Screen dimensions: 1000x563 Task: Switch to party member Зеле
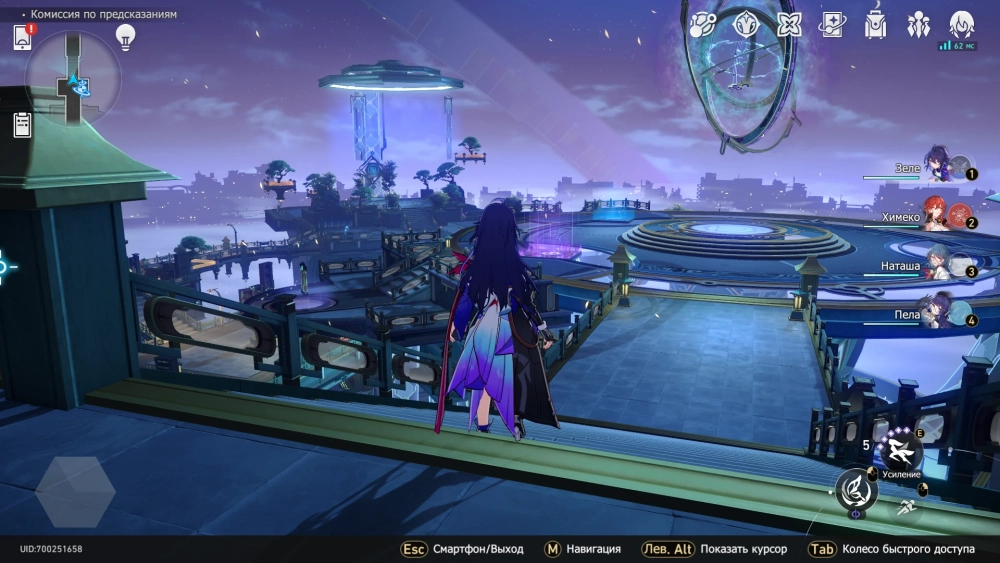pyautogui.click(x=937, y=166)
